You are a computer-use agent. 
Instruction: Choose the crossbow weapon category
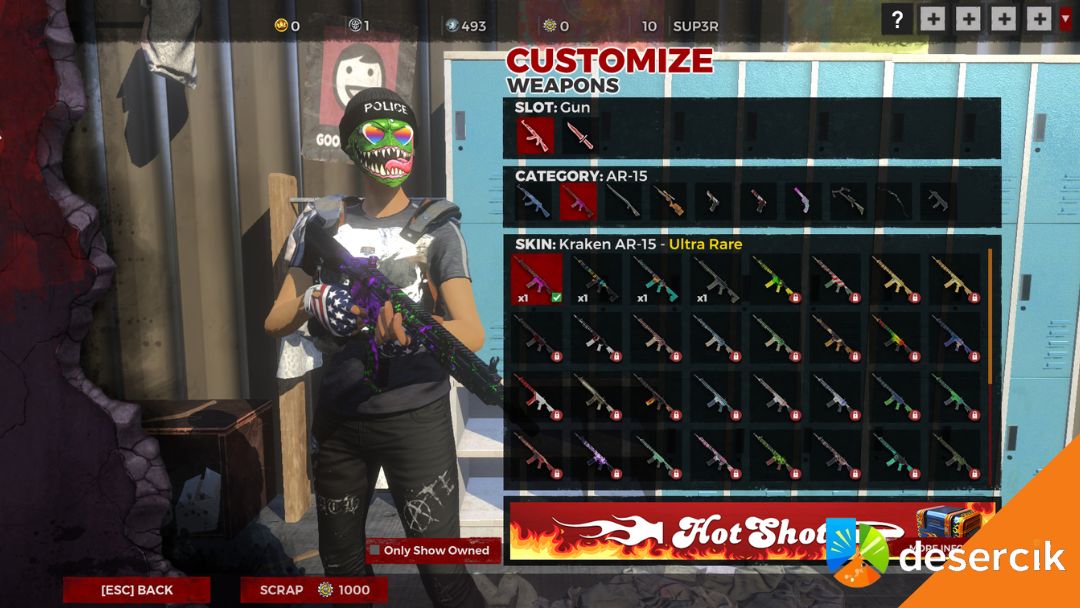(x=848, y=201)
